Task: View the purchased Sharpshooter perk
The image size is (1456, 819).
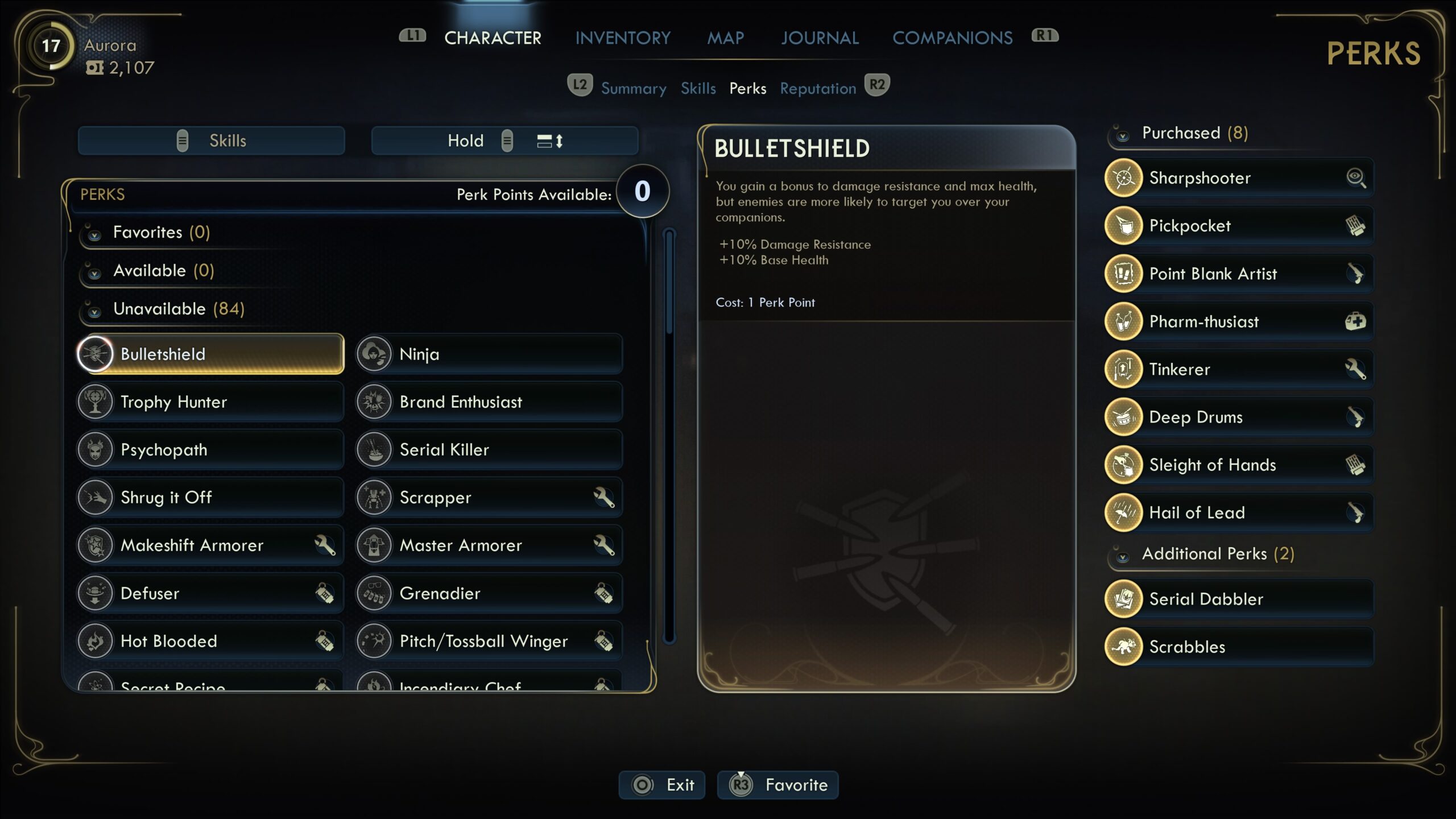Action: coord(1239,178)
